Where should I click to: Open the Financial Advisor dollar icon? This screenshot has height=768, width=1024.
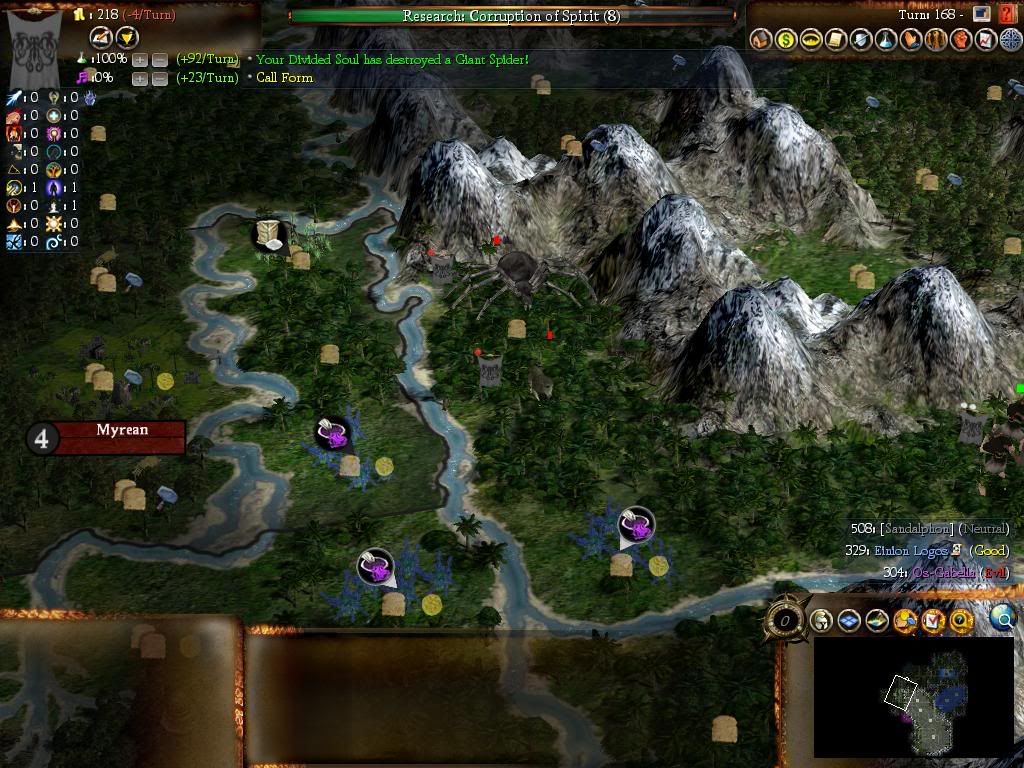coord(786,40)
